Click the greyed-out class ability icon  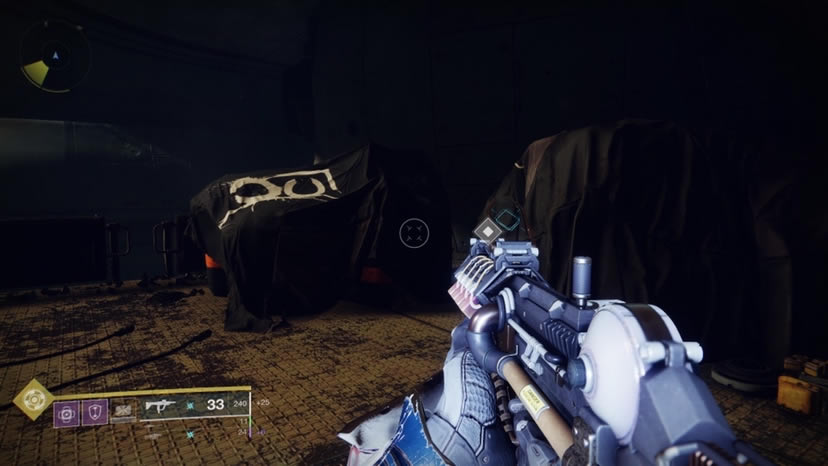pos(123,411)
